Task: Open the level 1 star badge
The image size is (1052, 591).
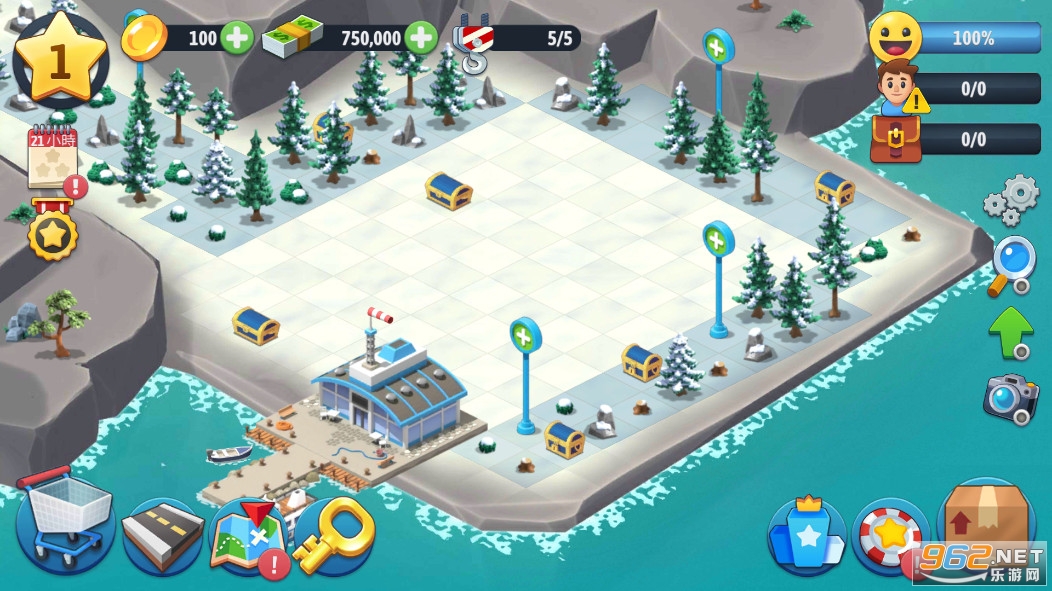Action: pos(60,60)
